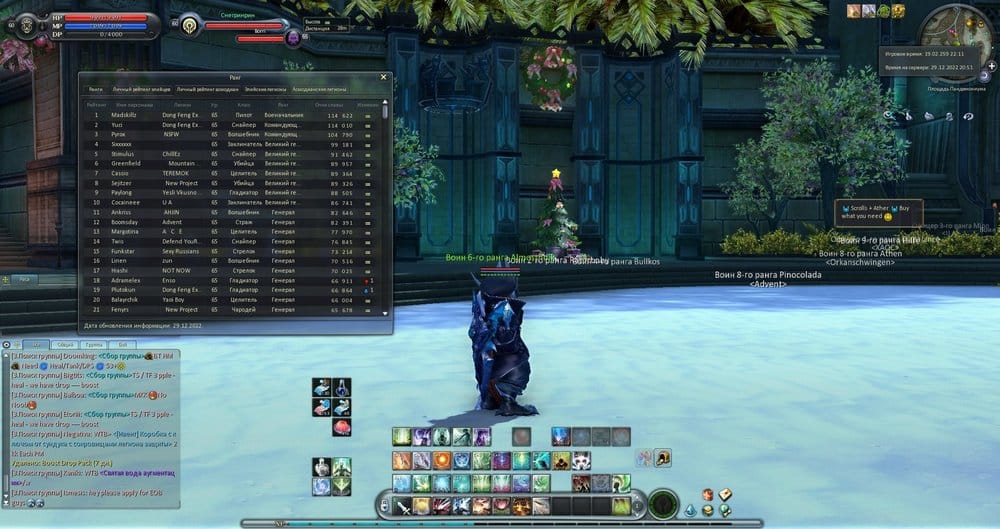
Task: Open the Бой chat tab
Action: (x=122, y=343)
